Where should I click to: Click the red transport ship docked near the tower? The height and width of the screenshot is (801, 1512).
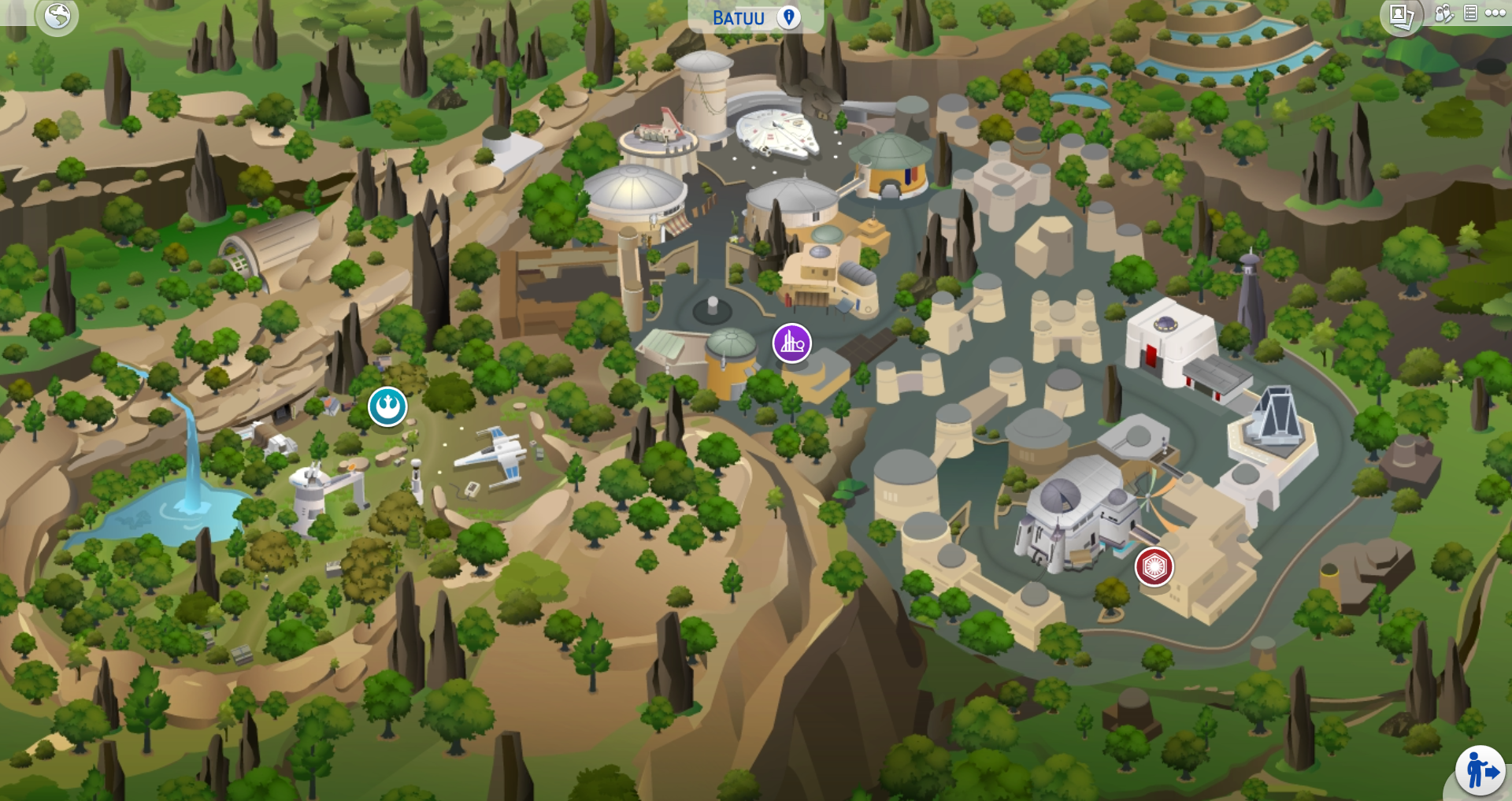(660, 126)
